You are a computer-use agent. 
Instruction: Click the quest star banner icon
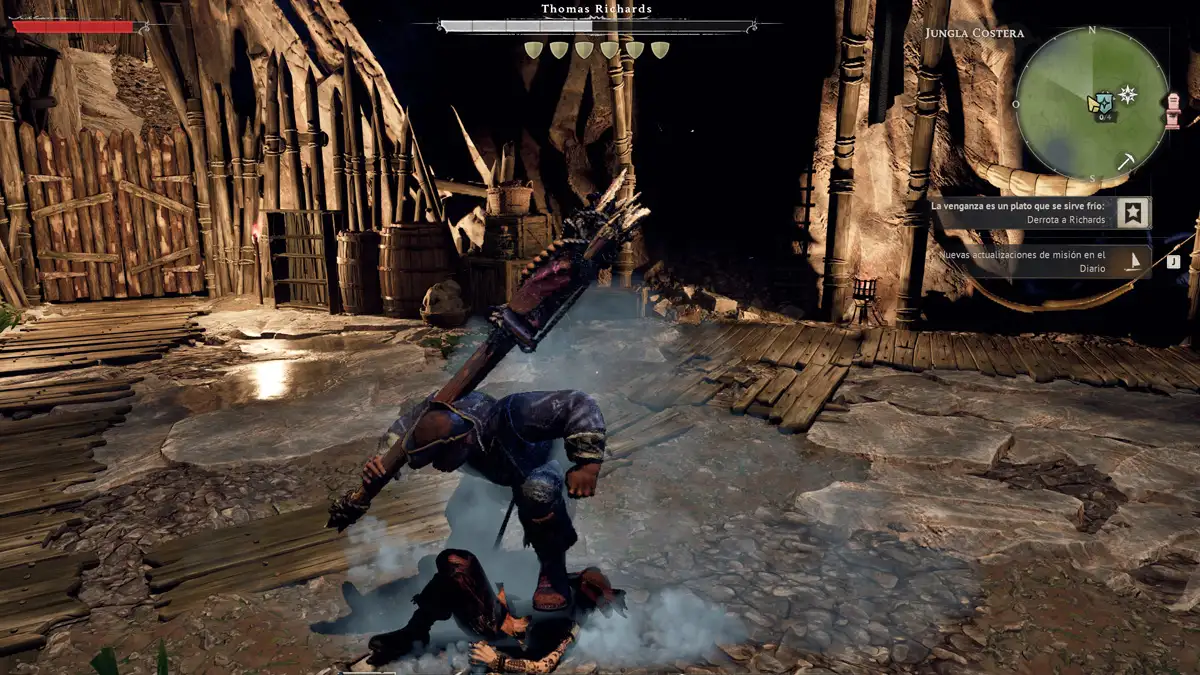pos(1133,212)
